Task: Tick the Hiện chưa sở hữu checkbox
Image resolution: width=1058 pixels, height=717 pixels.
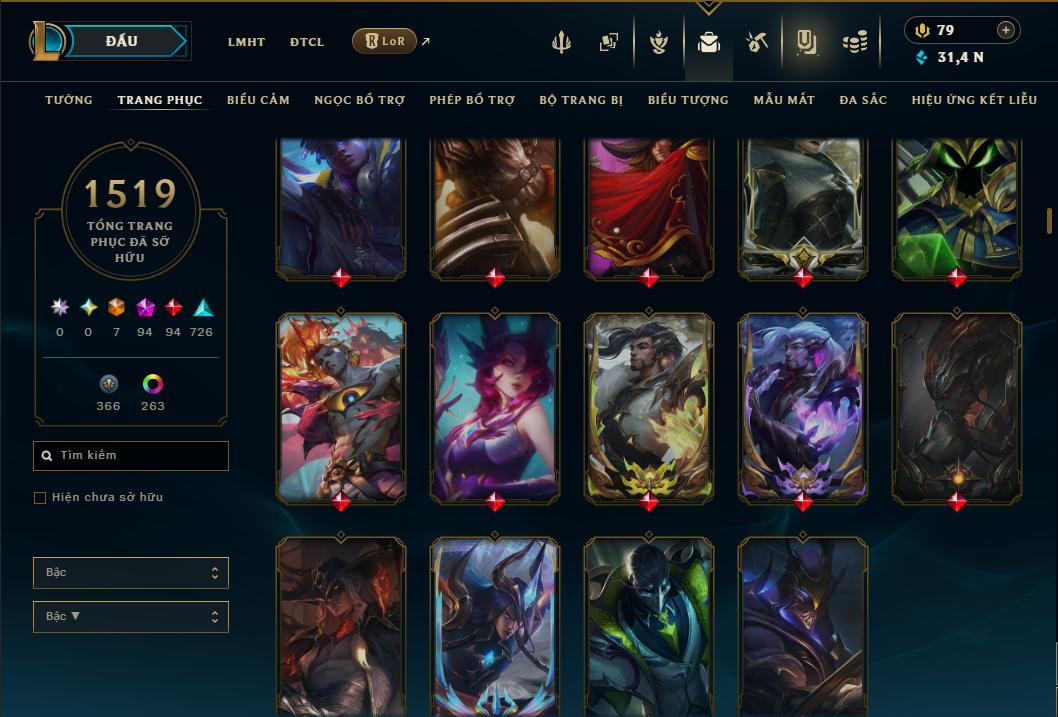Action: coord(40,498)
